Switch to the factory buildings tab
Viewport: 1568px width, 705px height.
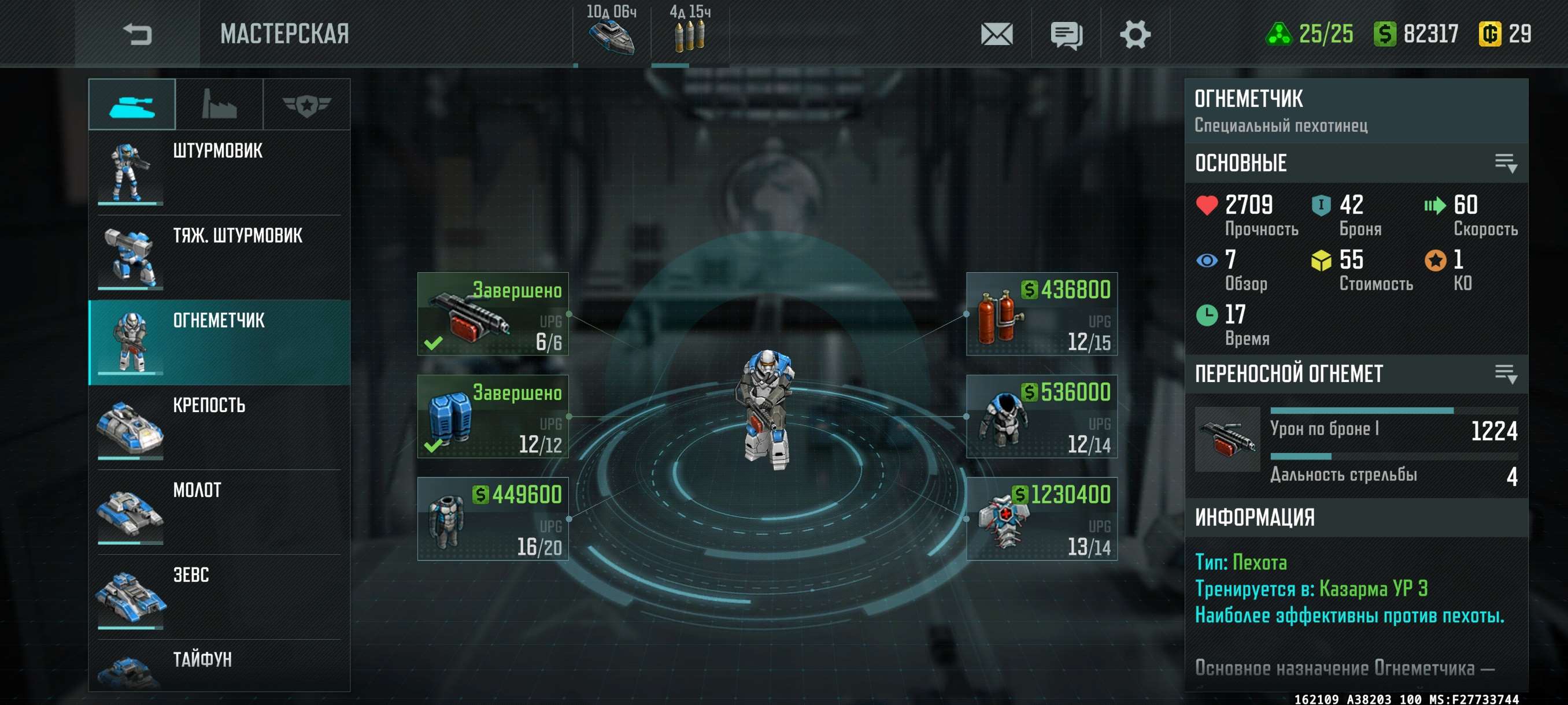click(219, 105)
